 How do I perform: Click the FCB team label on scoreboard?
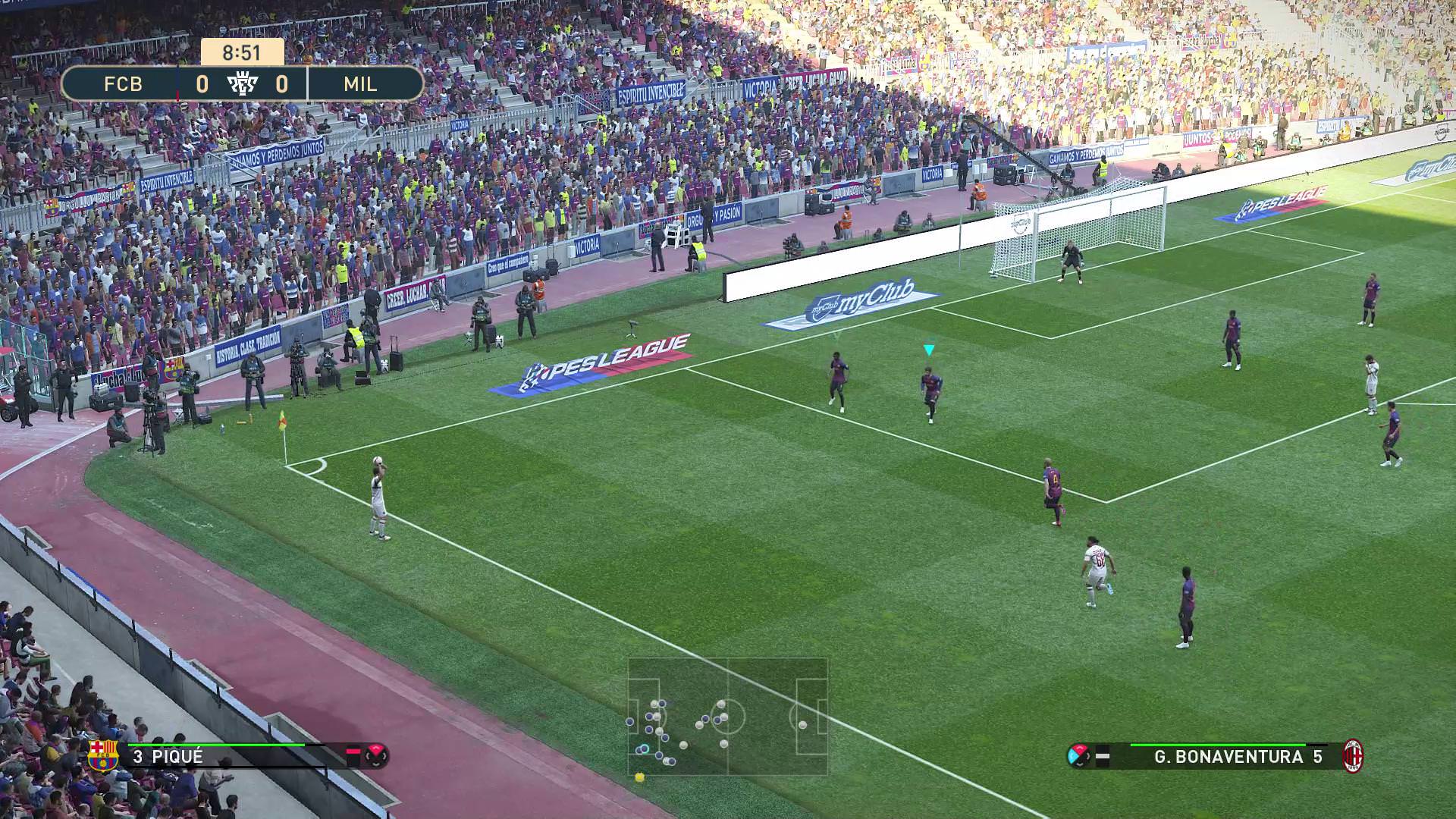coord(123,83)
